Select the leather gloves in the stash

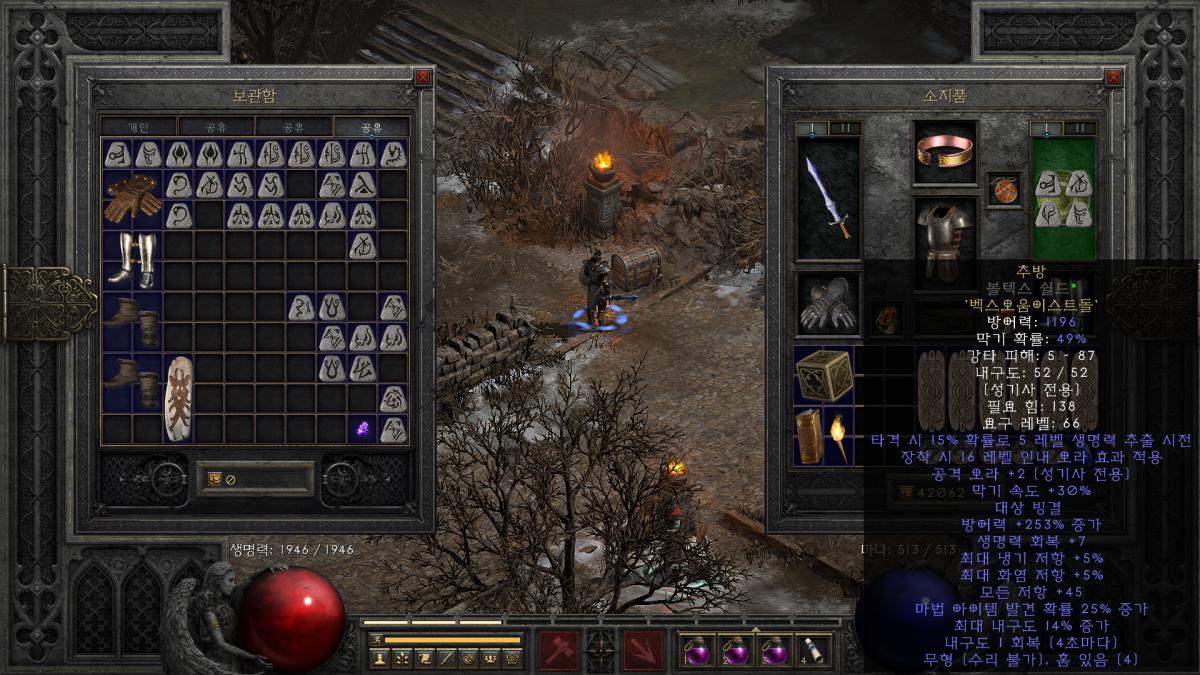(133, 198)
